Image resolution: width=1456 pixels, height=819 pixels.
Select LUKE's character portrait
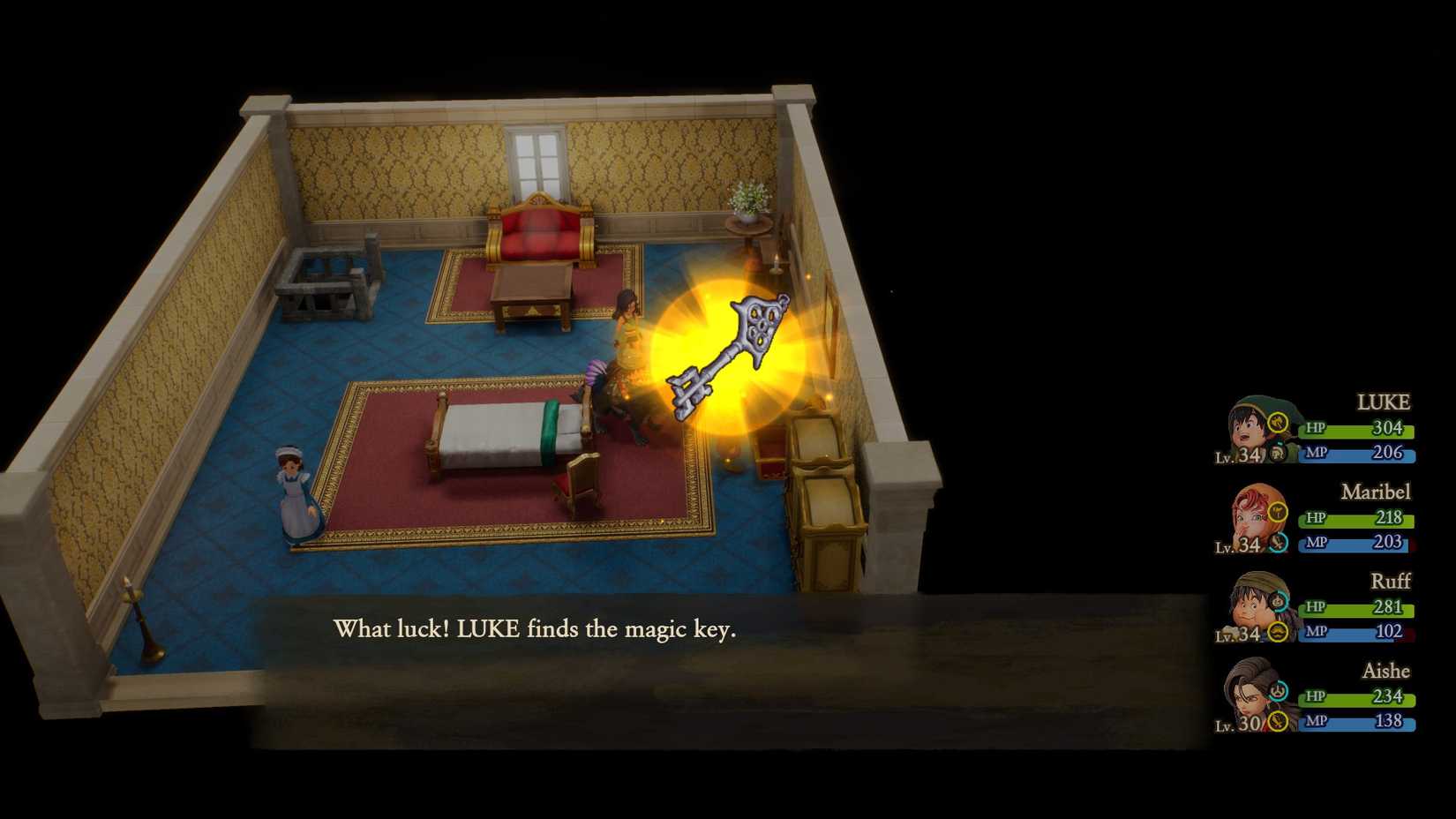coord(1246,430)
